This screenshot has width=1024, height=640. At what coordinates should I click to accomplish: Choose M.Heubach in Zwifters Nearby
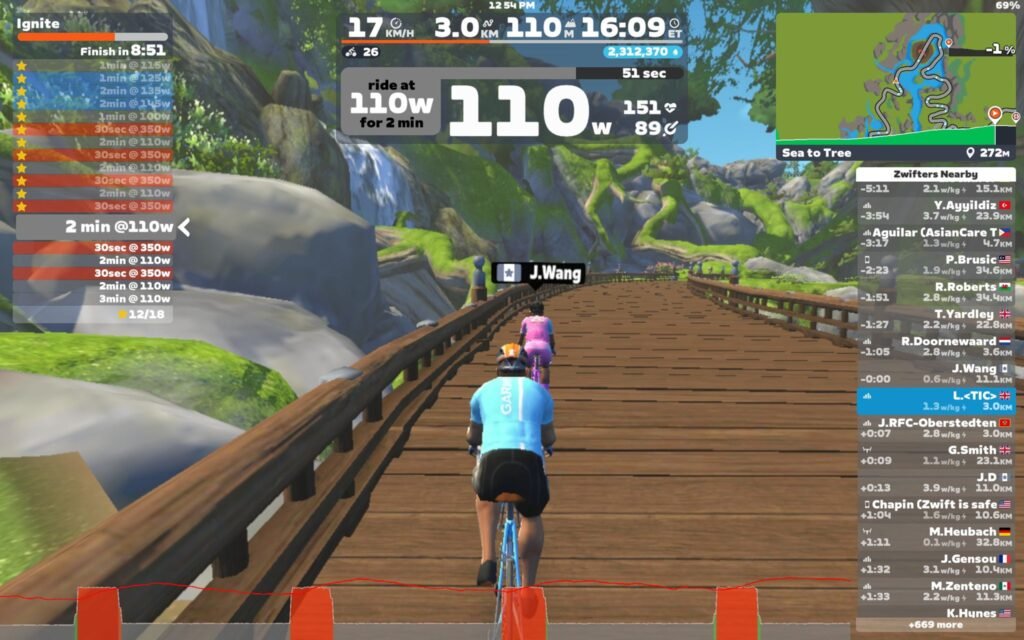pyautogui.click(x=936, y=537)
